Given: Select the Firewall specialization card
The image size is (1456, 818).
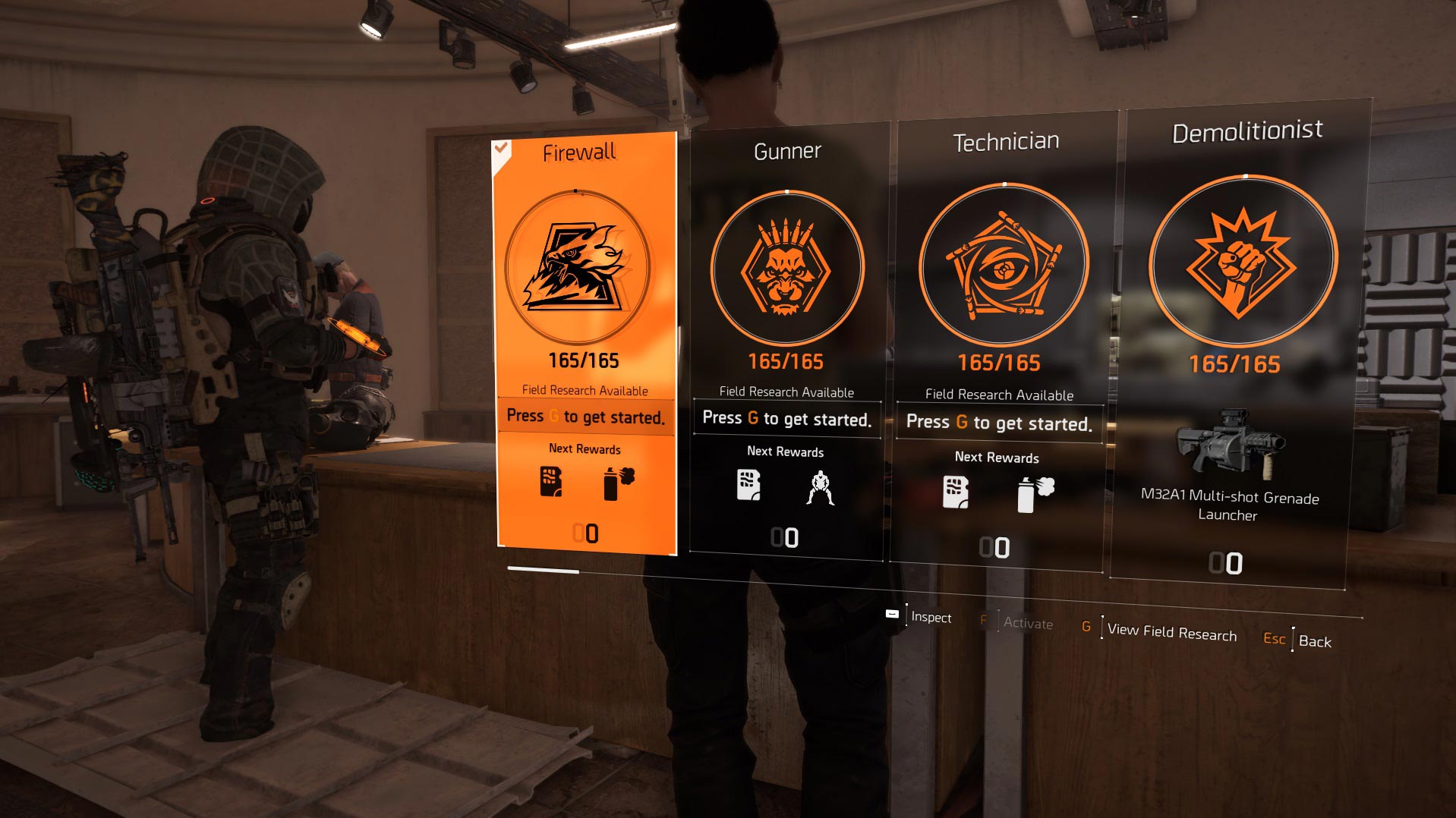Looking at the screenshot, I should [585, 341].
